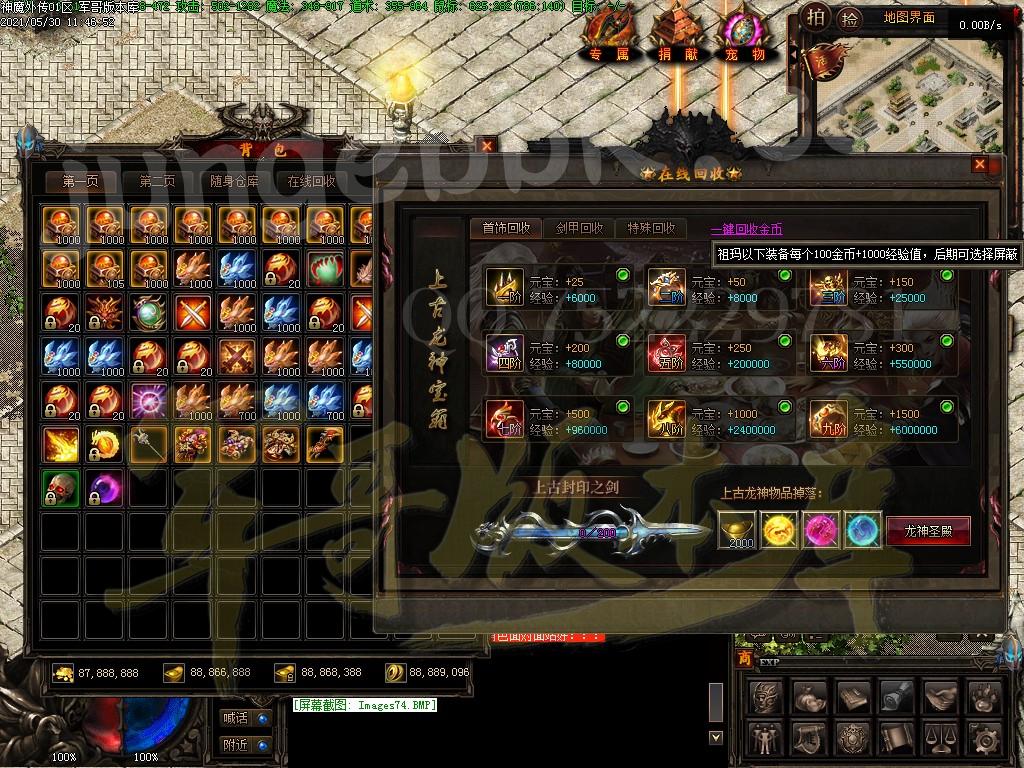Select the red-eyed skull item slot
Viewport: 1024px width, 768px height.
click(60, 489)
